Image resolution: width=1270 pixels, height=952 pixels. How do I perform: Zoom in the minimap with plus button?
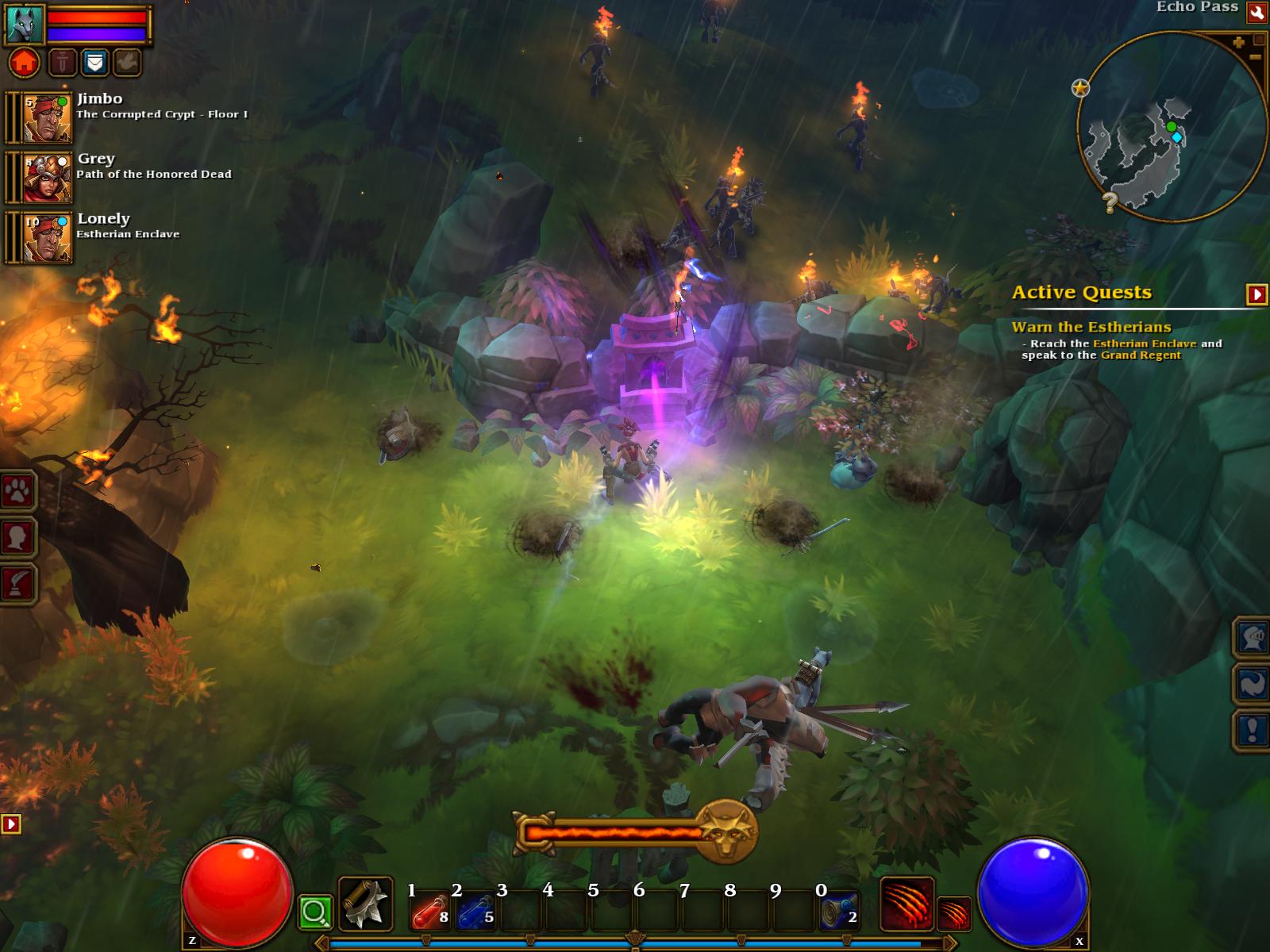pyautogui.click(x=1239, y=43)
